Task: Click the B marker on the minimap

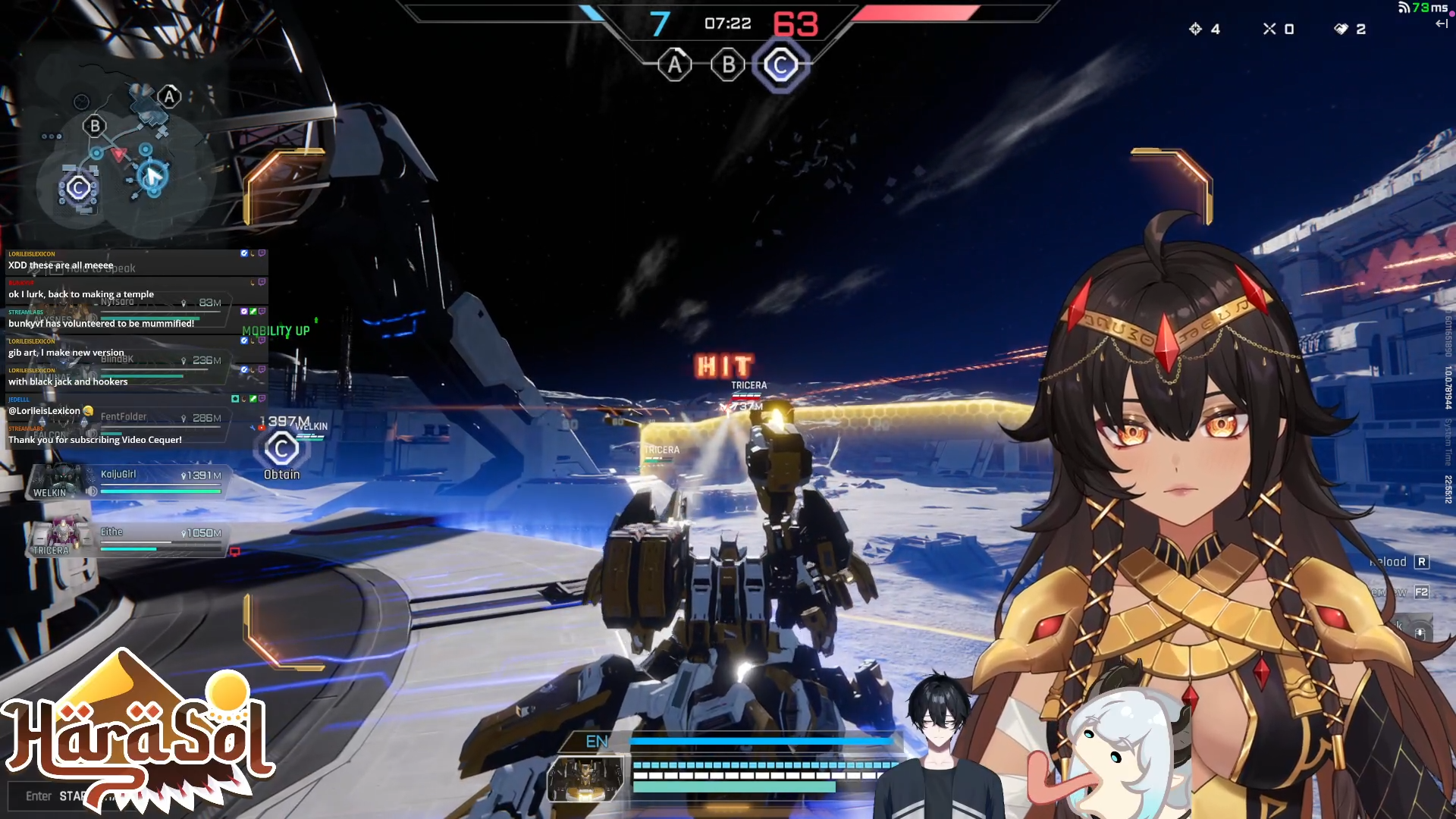Action: click(x=95, y=126)
